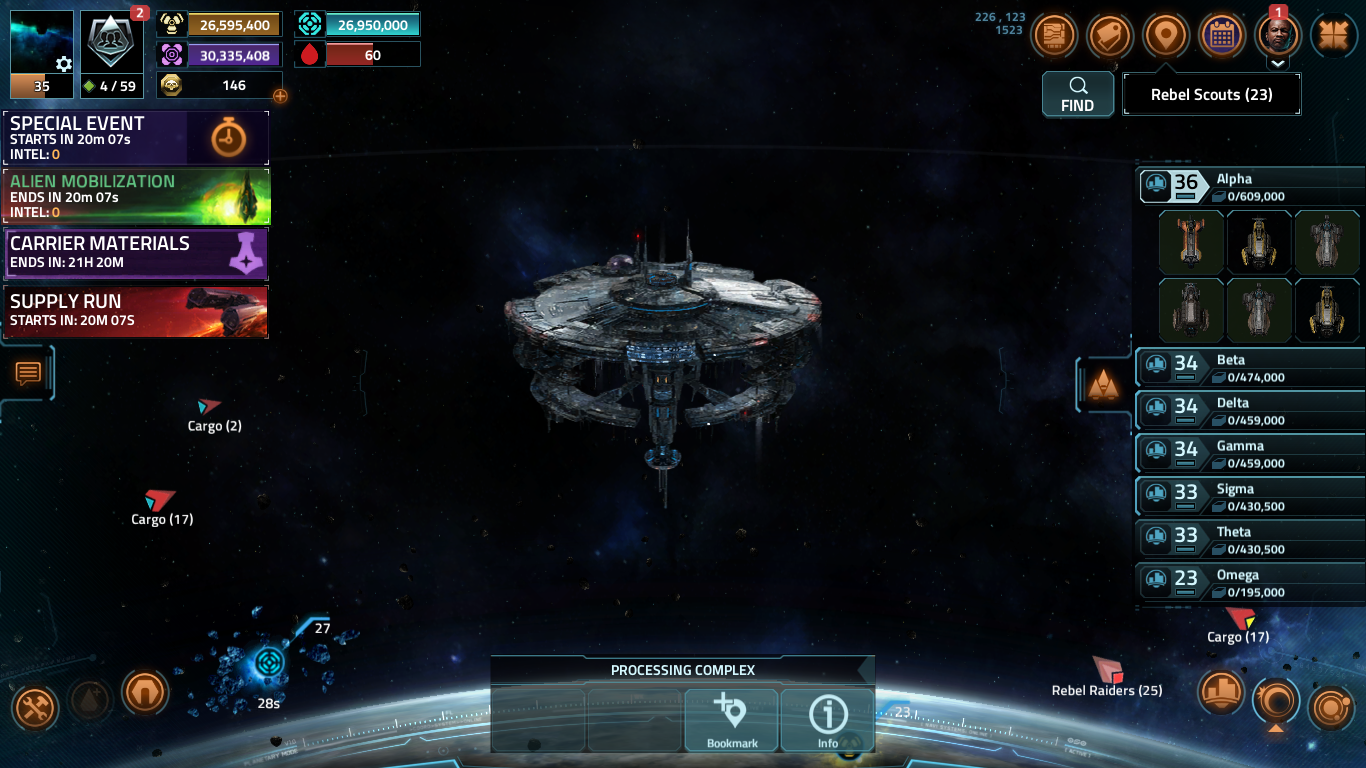The image size is (1366, 768).
Task: Open the chat panel icon
Action: (28, 374)
